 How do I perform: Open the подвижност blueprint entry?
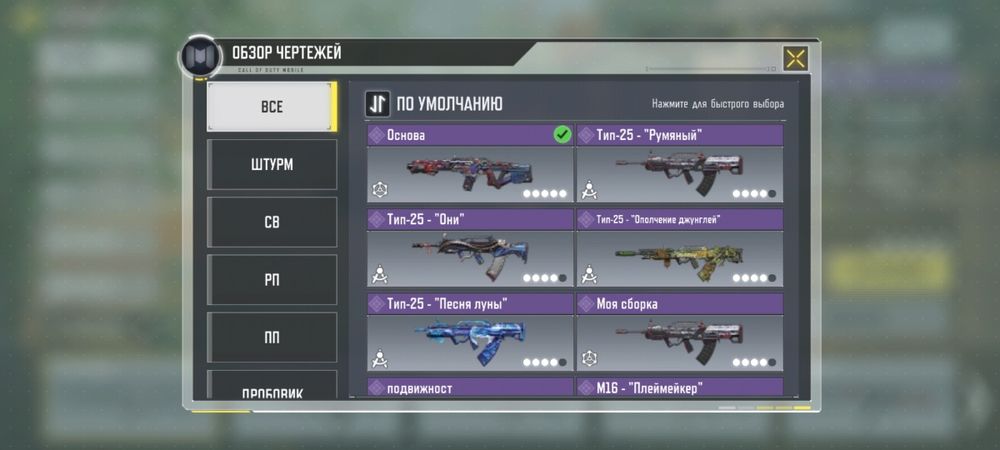470,387
